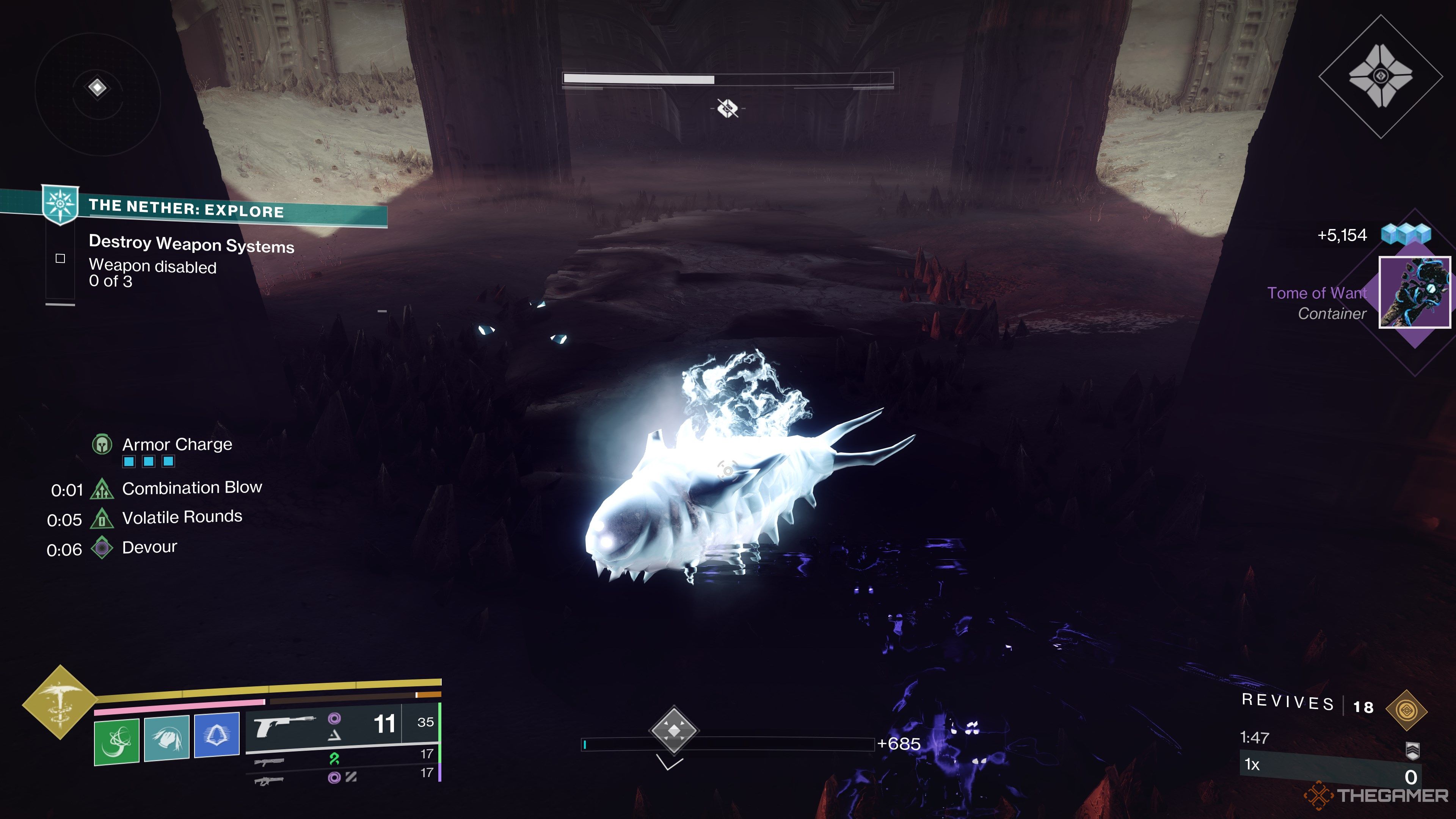Select the teal melee ability icon
The image size is (1456, 819).
click(167, 738)
